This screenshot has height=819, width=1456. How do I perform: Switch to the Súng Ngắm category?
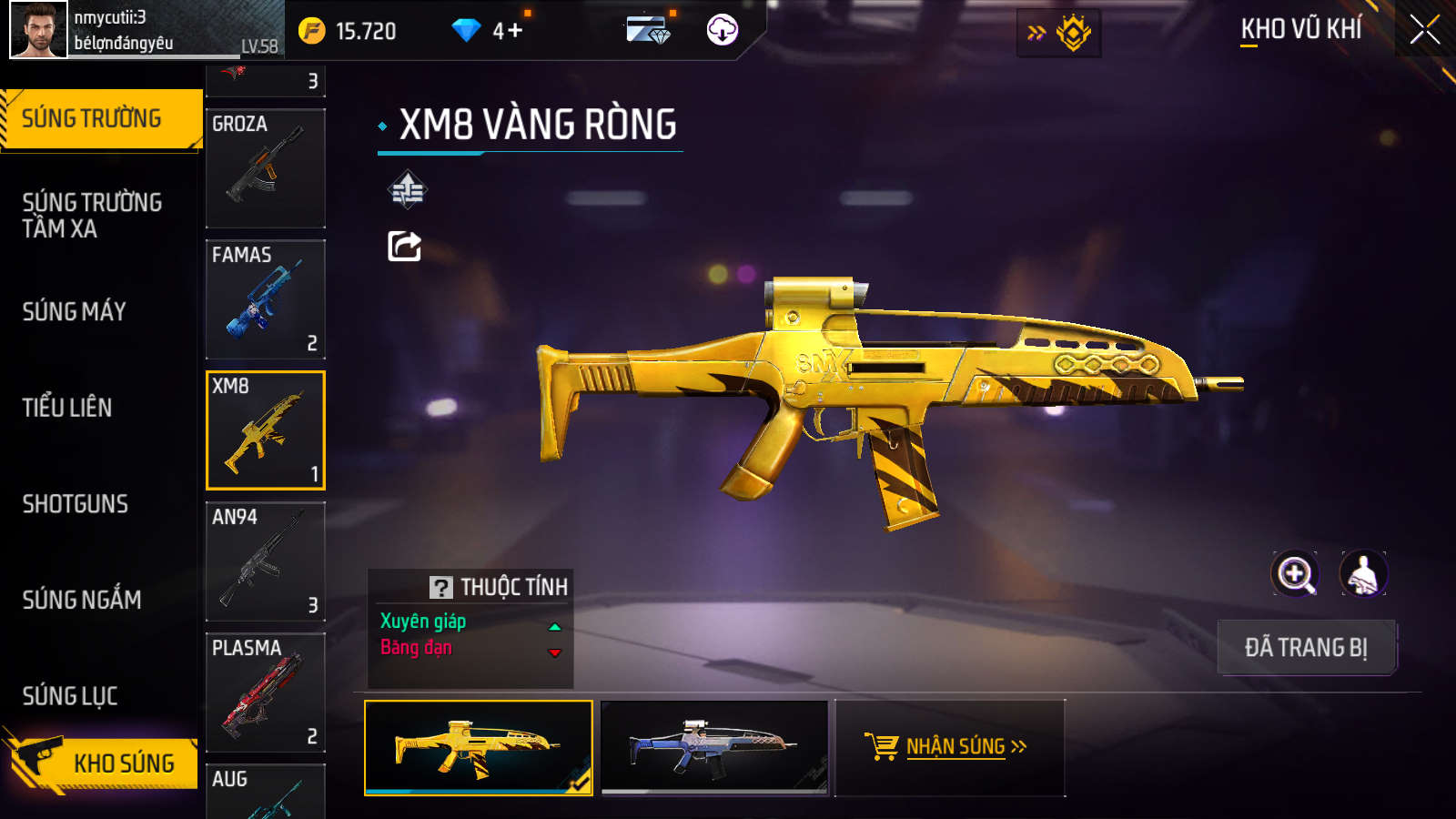pyautogui.click(x=82, y=600)
